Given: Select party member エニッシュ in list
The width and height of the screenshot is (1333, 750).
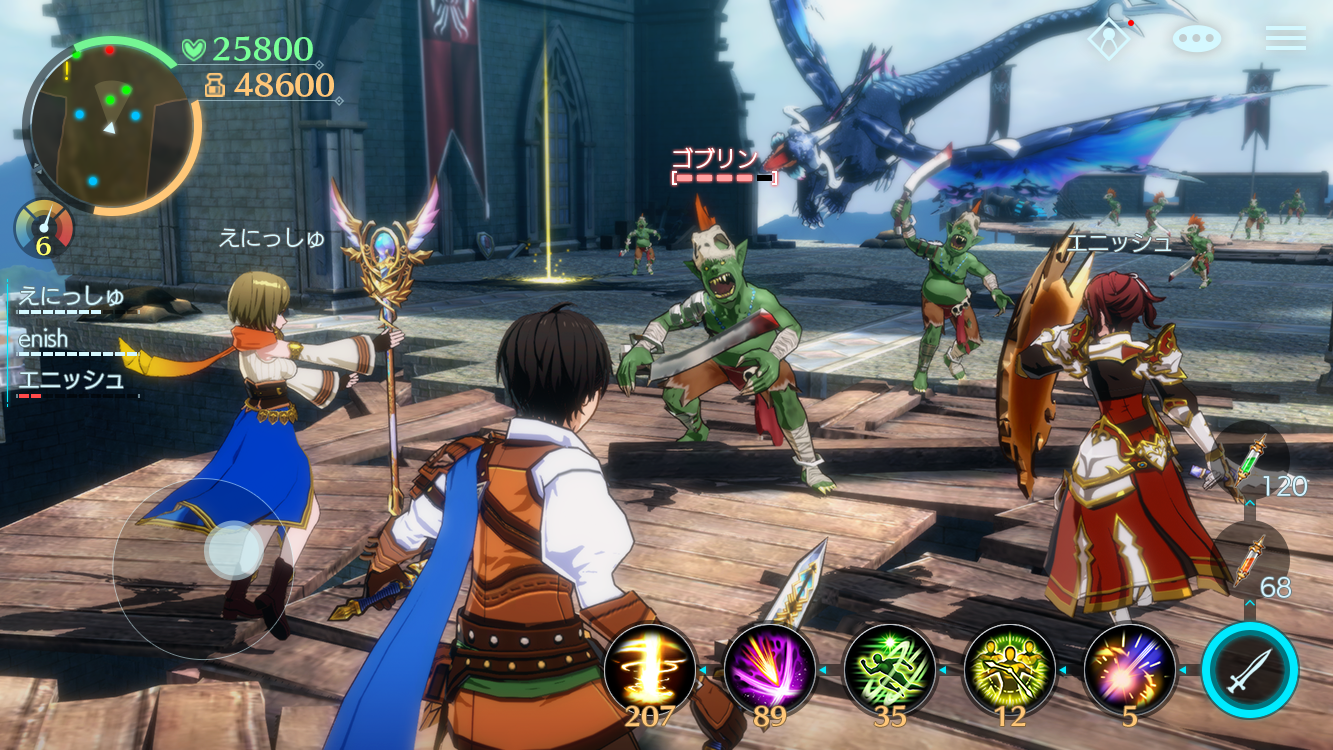Looking at the screenshot, I should (x=71, y=381).
